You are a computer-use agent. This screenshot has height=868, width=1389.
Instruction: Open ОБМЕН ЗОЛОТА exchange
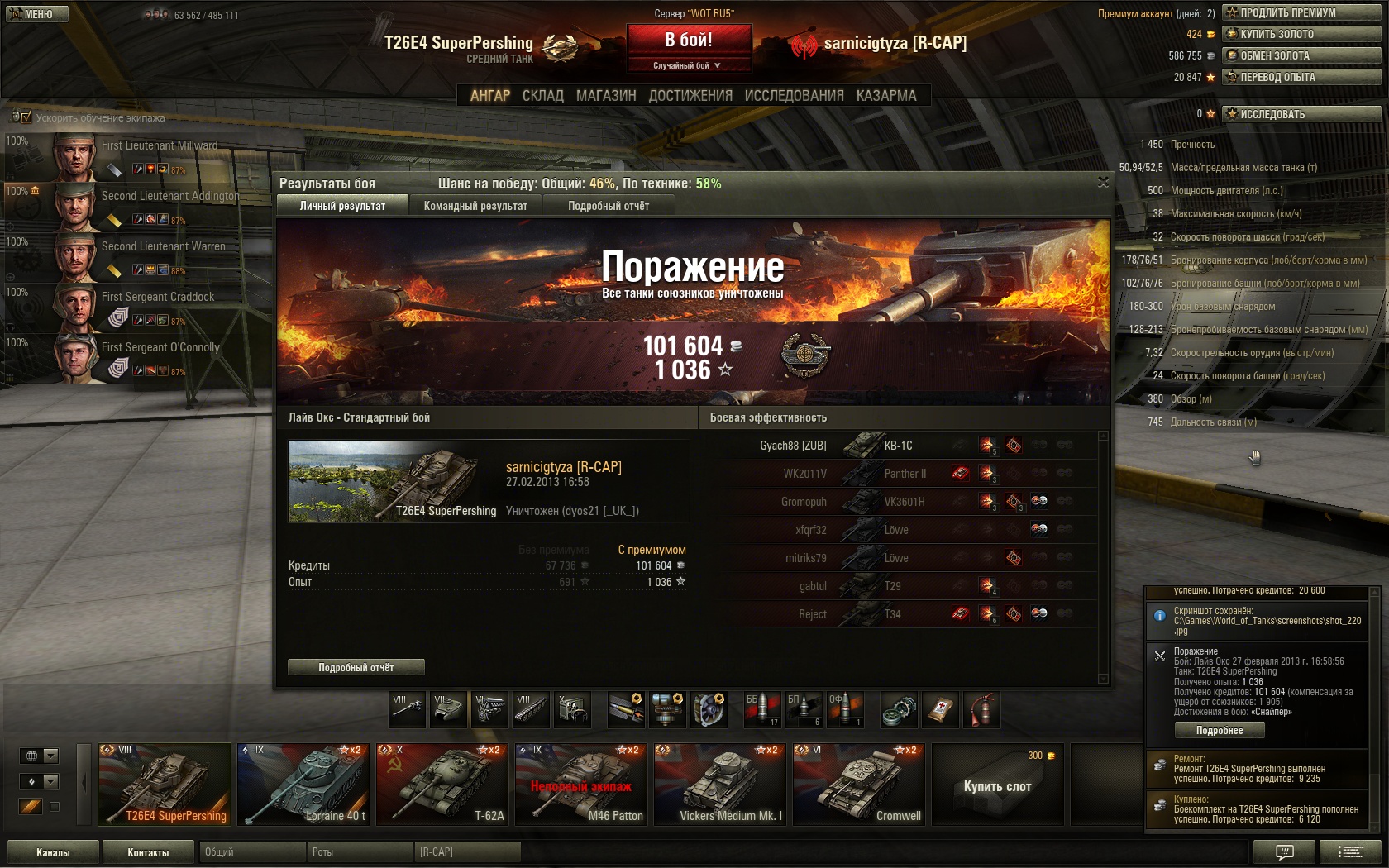click(x=1301, y=55)
